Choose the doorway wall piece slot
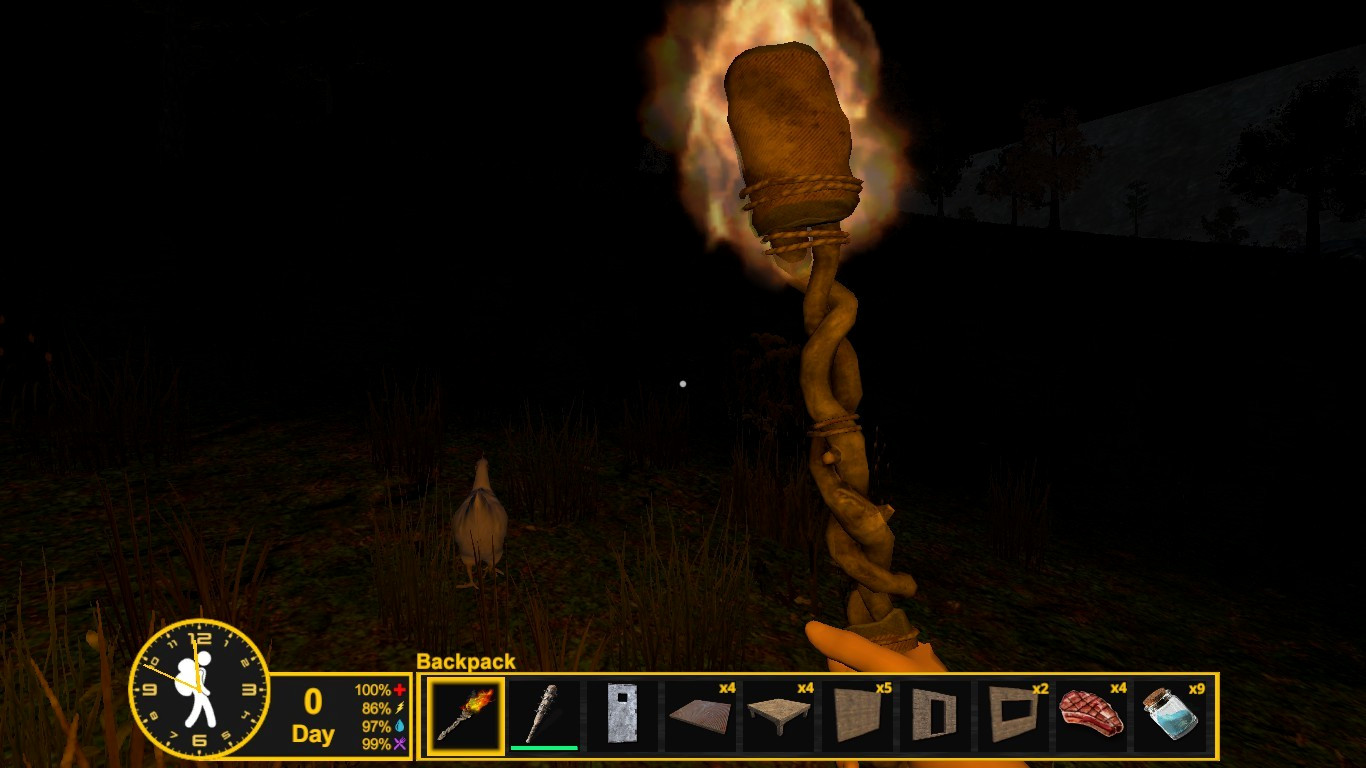 934,716
